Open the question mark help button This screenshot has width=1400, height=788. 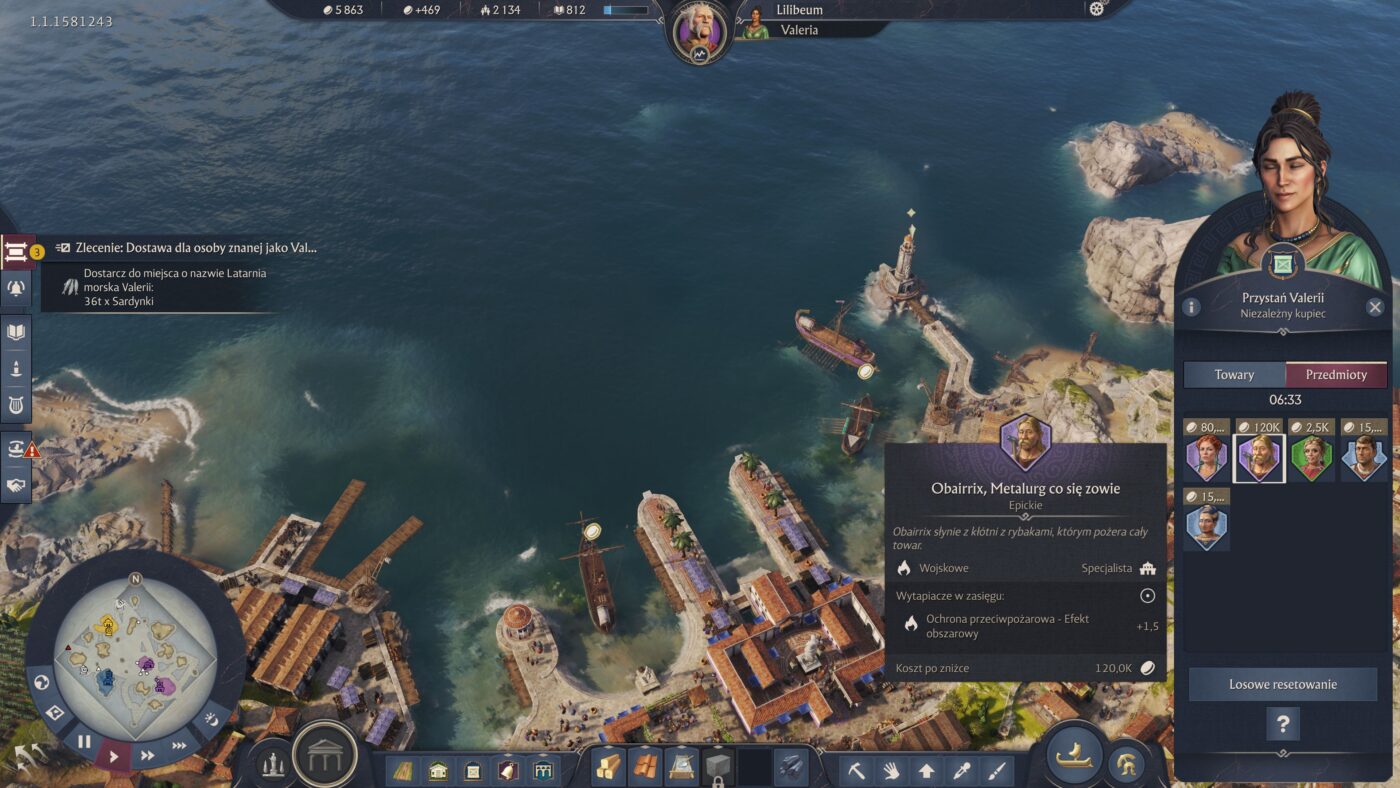point(1282,723)
